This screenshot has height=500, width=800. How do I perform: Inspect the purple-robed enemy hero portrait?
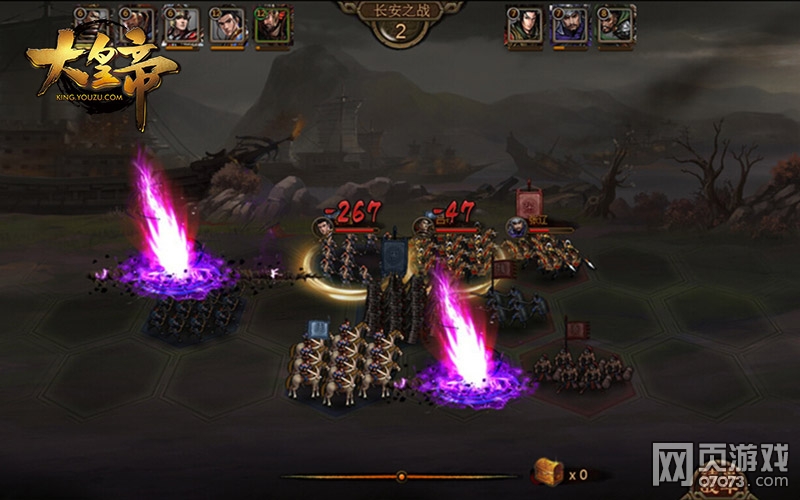(569, 24)
